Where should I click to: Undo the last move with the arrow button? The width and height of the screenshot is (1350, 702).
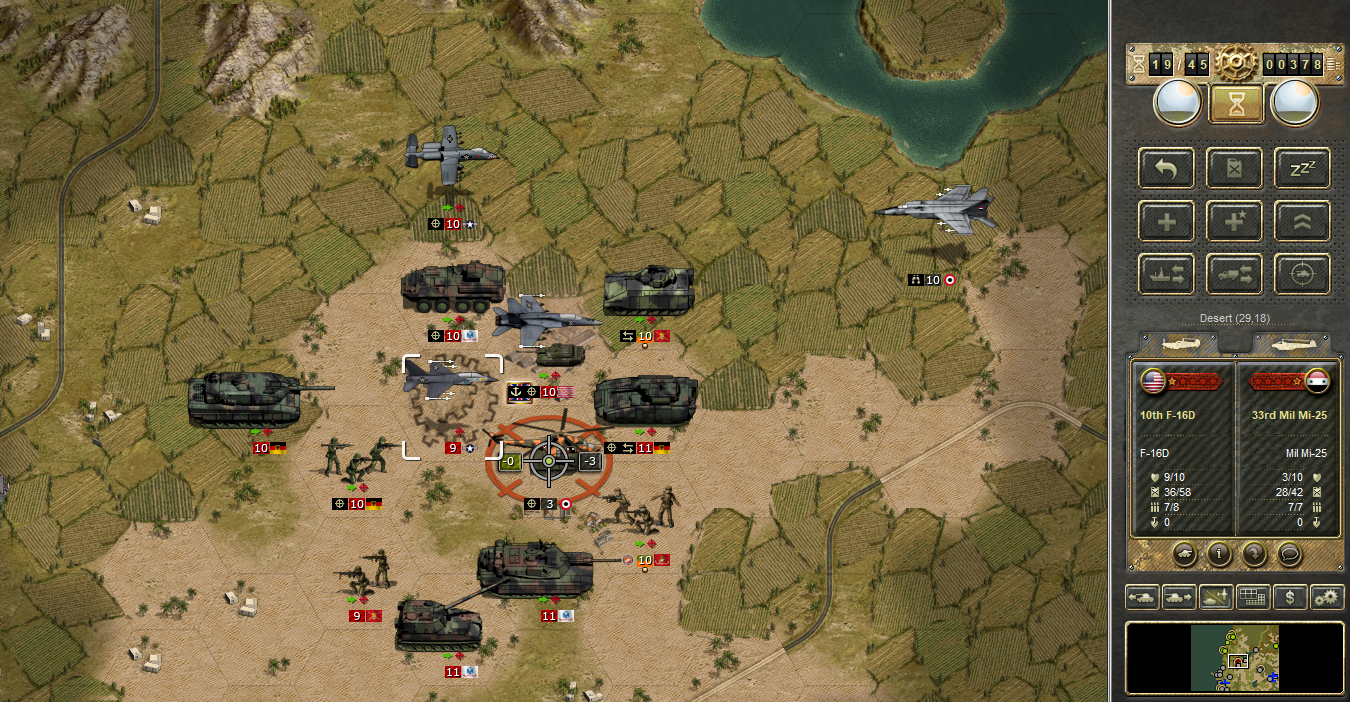click(1166, 168)
